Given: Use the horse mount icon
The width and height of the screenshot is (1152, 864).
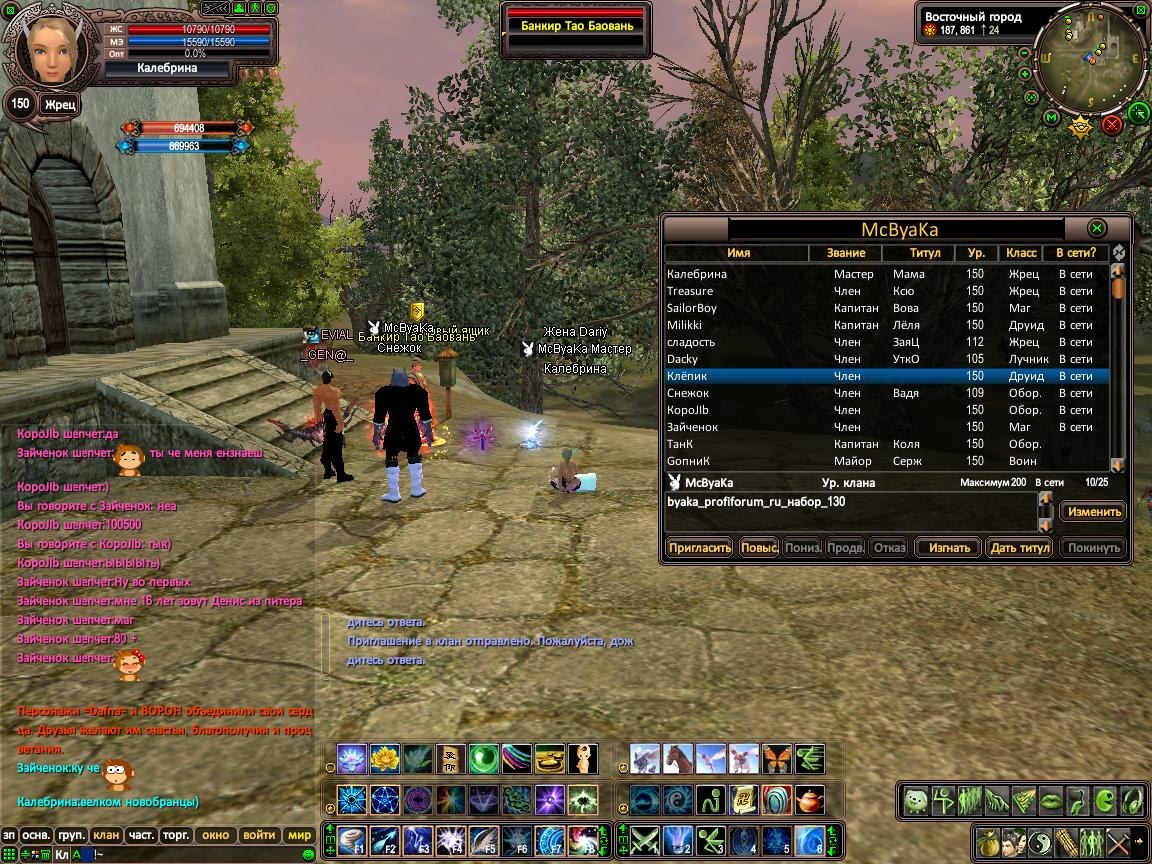Looking at the screenshot, I should pyautogui.click(x=677, y=758).
